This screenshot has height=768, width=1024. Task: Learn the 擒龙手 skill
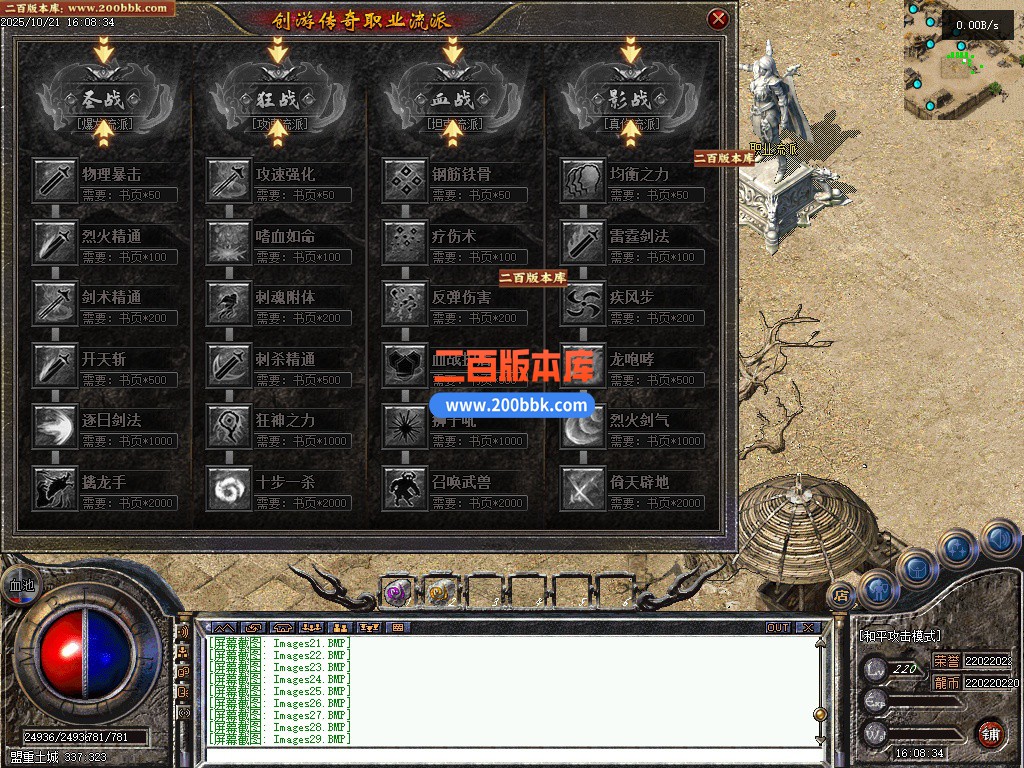pyautogui.click(x=54, y=488)
